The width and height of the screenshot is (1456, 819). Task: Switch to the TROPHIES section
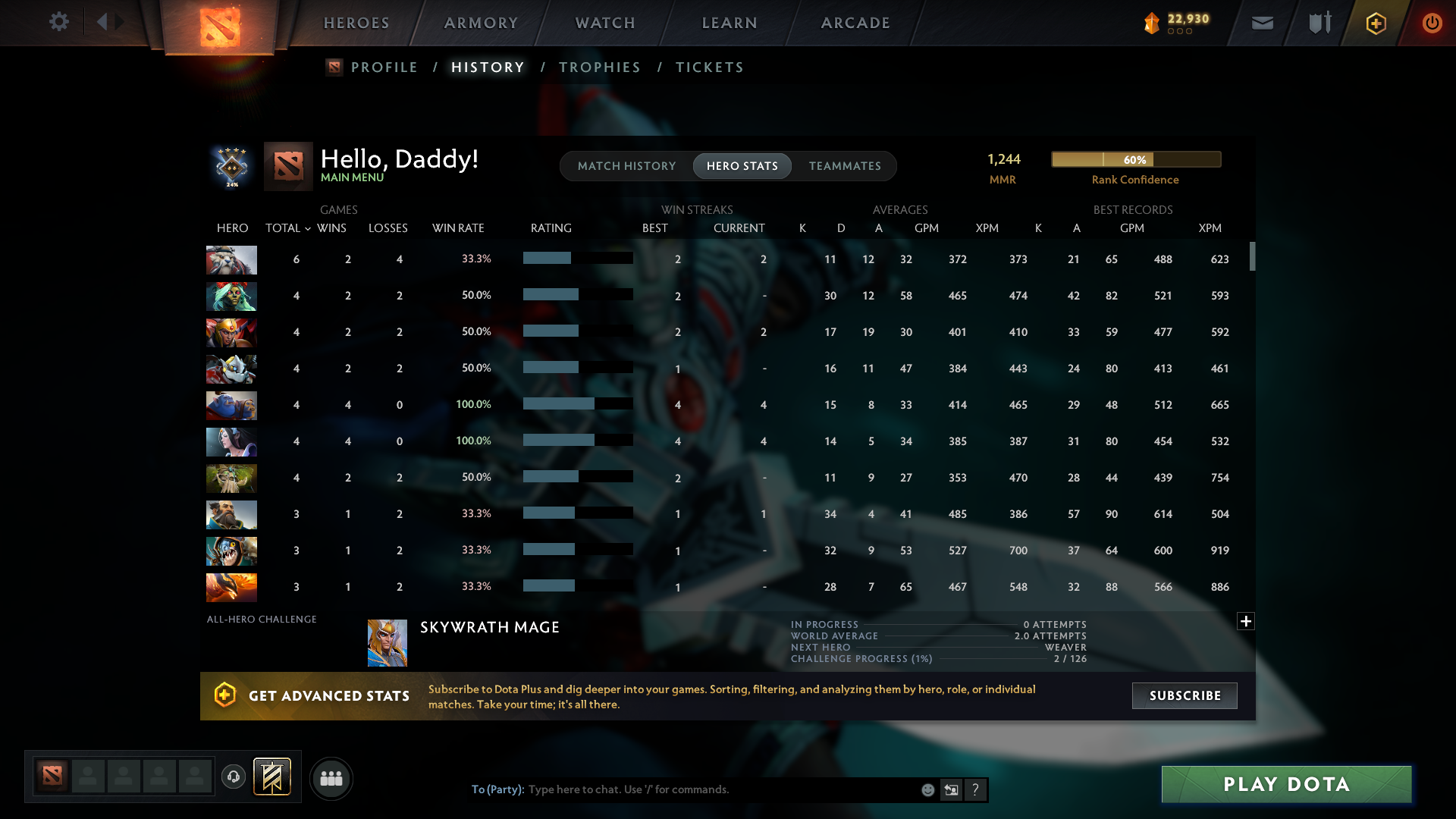[599, 67]
